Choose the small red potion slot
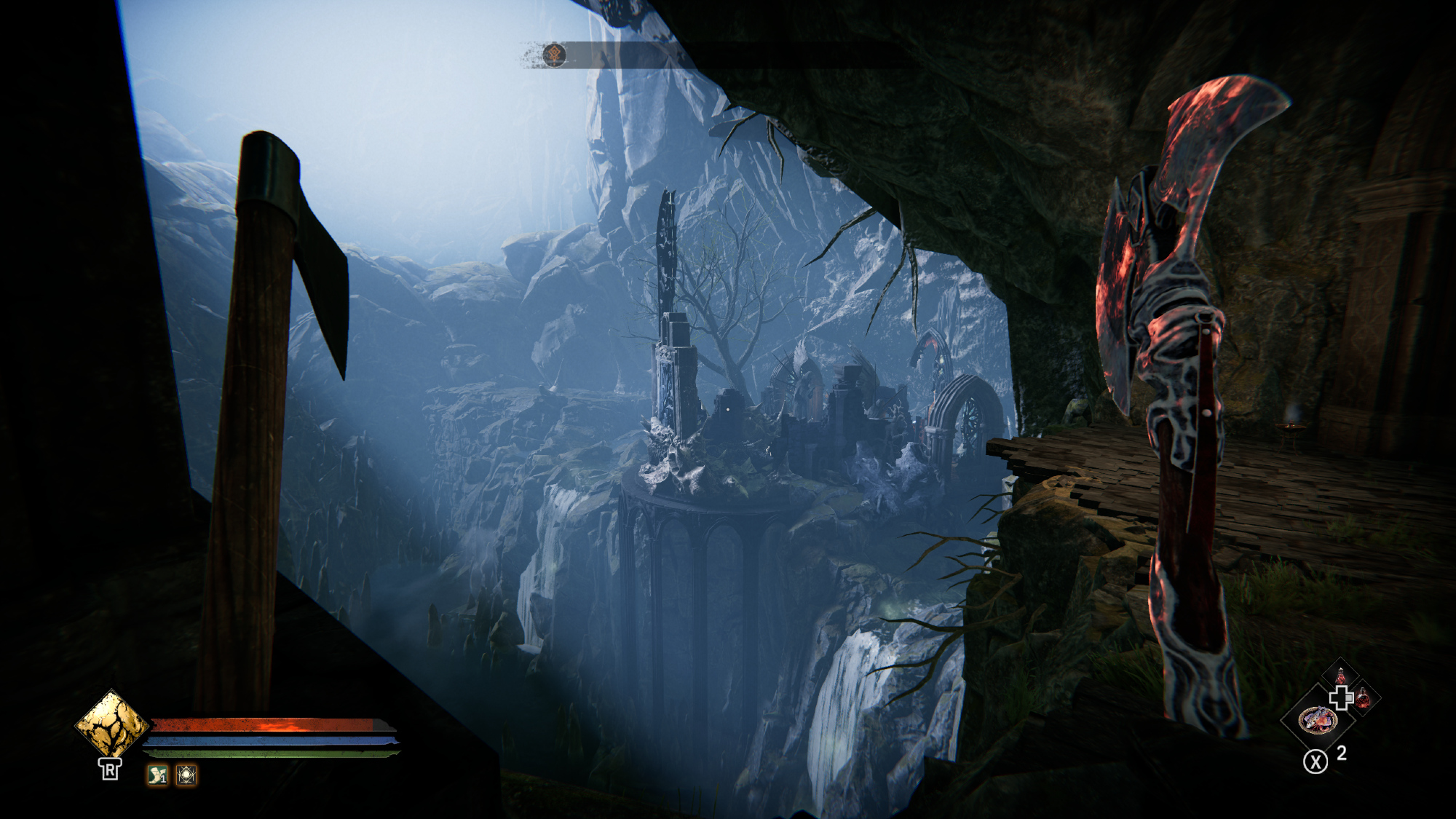This screenshot has height=819, width=1456. pos(1341,676)
